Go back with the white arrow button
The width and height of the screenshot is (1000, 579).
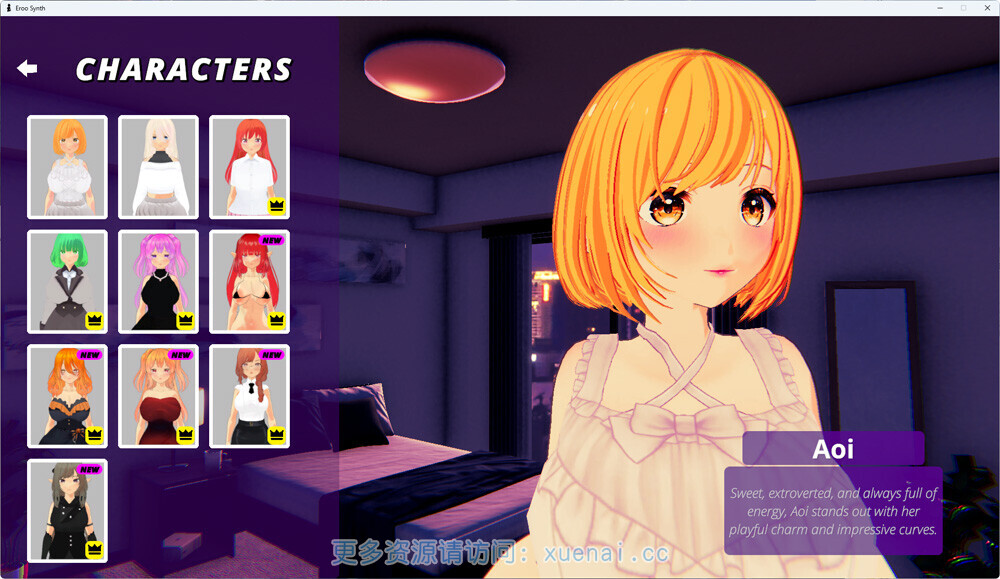point(27,68)
